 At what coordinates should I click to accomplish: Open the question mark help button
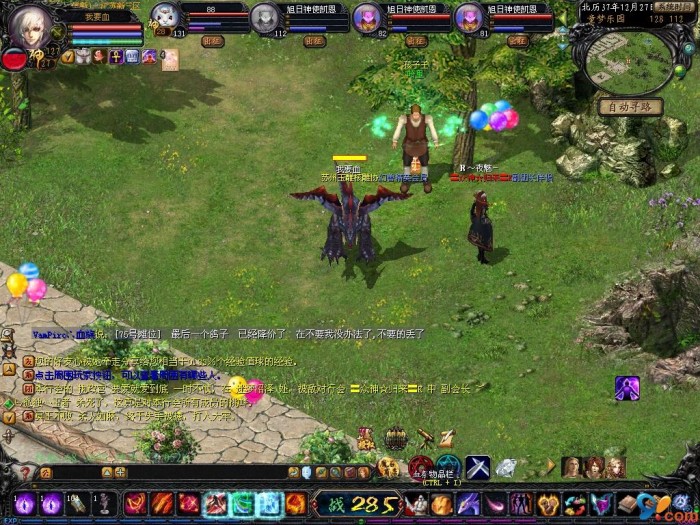point(26,471)
